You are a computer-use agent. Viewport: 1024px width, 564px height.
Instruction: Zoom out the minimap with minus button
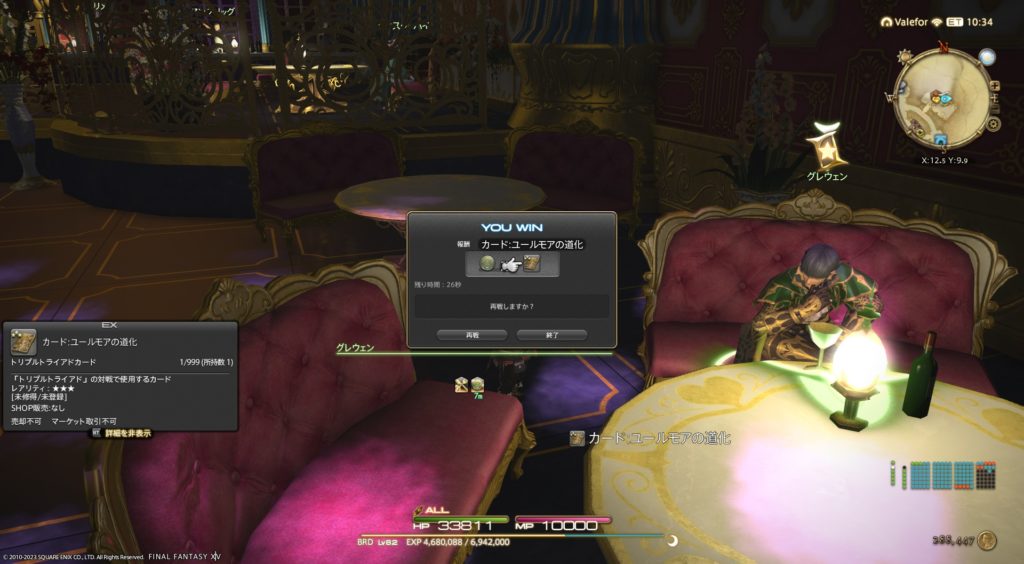[994, 107]
